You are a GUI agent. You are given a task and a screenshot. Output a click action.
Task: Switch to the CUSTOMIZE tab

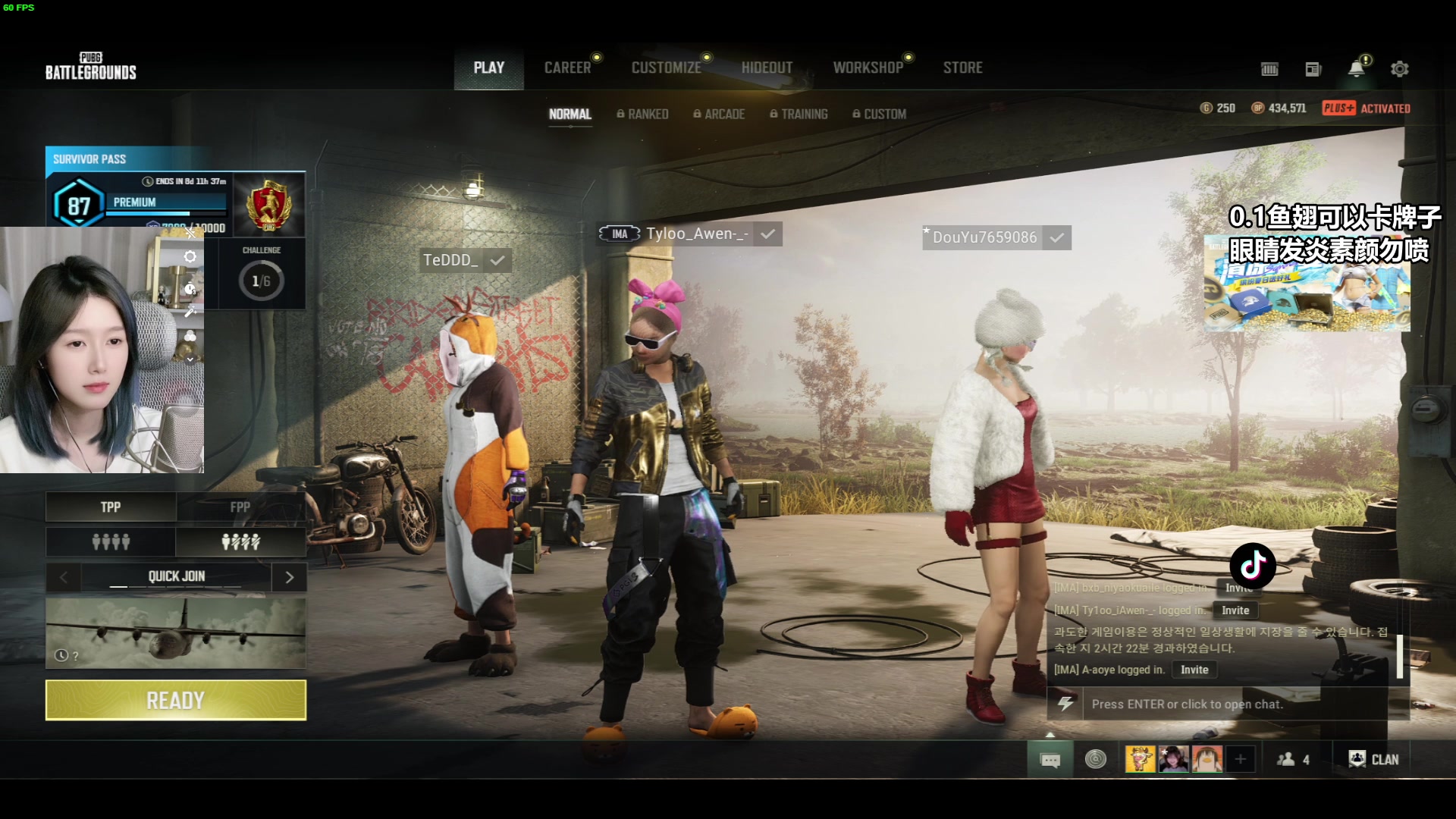(666, 68)
